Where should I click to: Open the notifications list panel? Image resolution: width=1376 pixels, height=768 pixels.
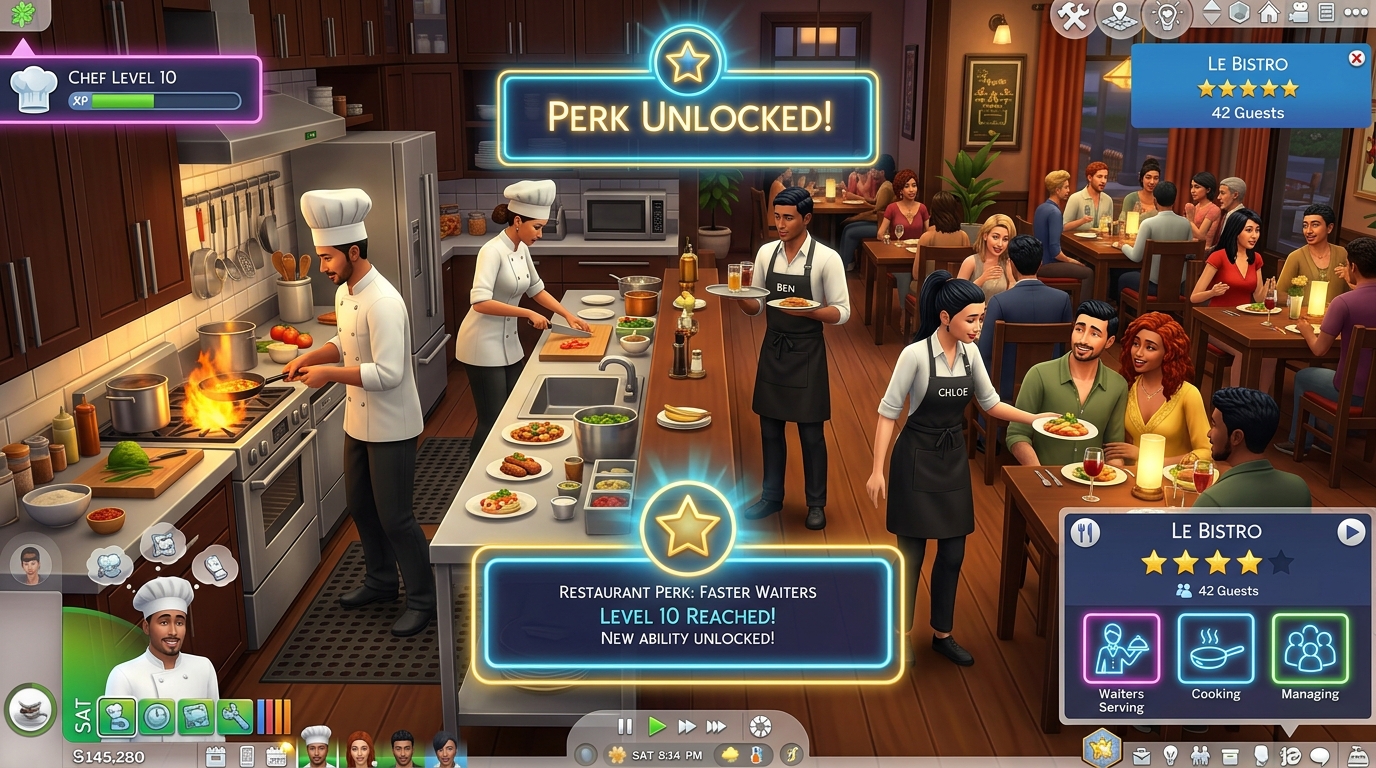1327,12
